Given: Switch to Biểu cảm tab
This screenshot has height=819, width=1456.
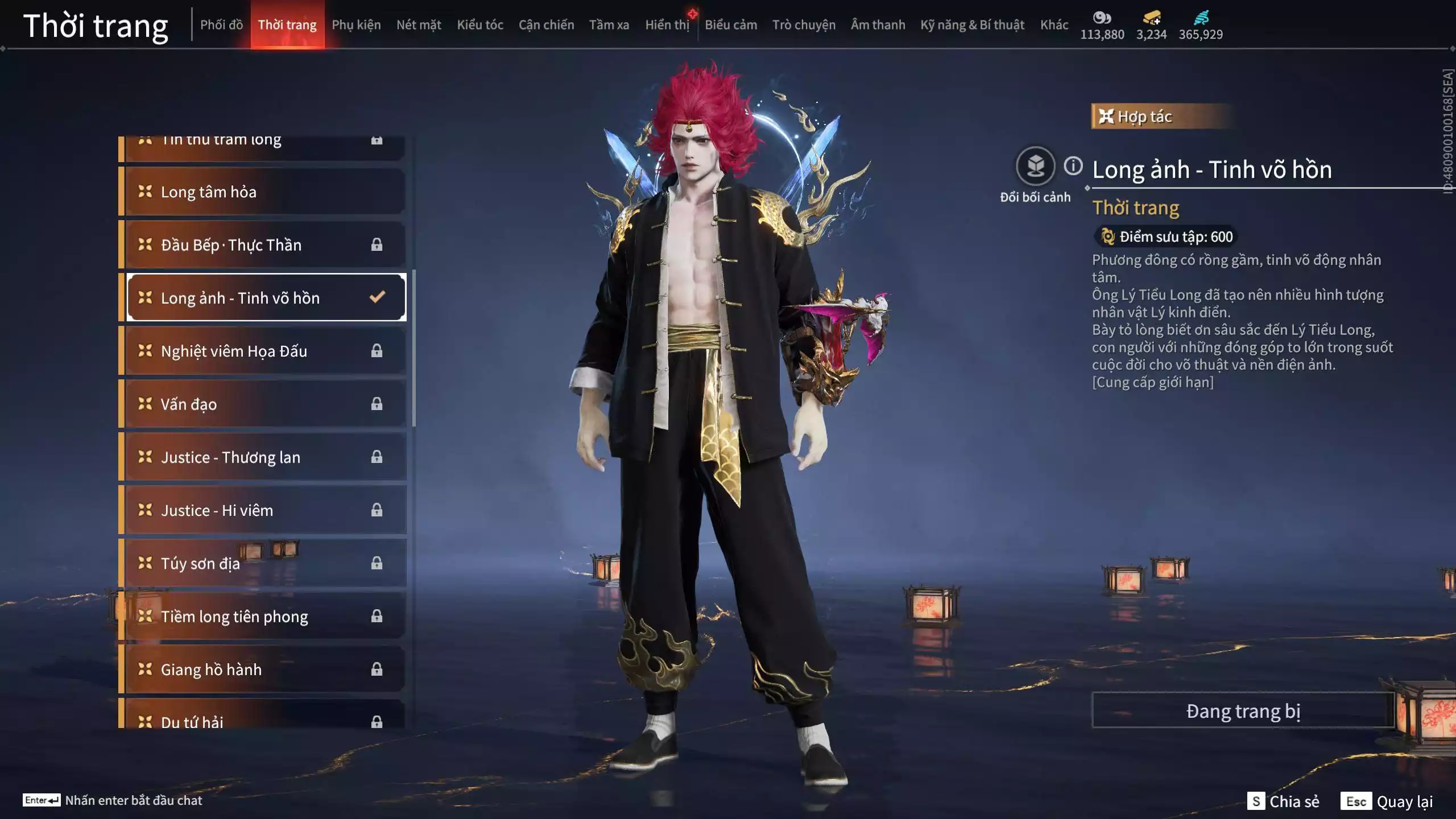Looking at the screenshot, I should (x=731, y=25).
